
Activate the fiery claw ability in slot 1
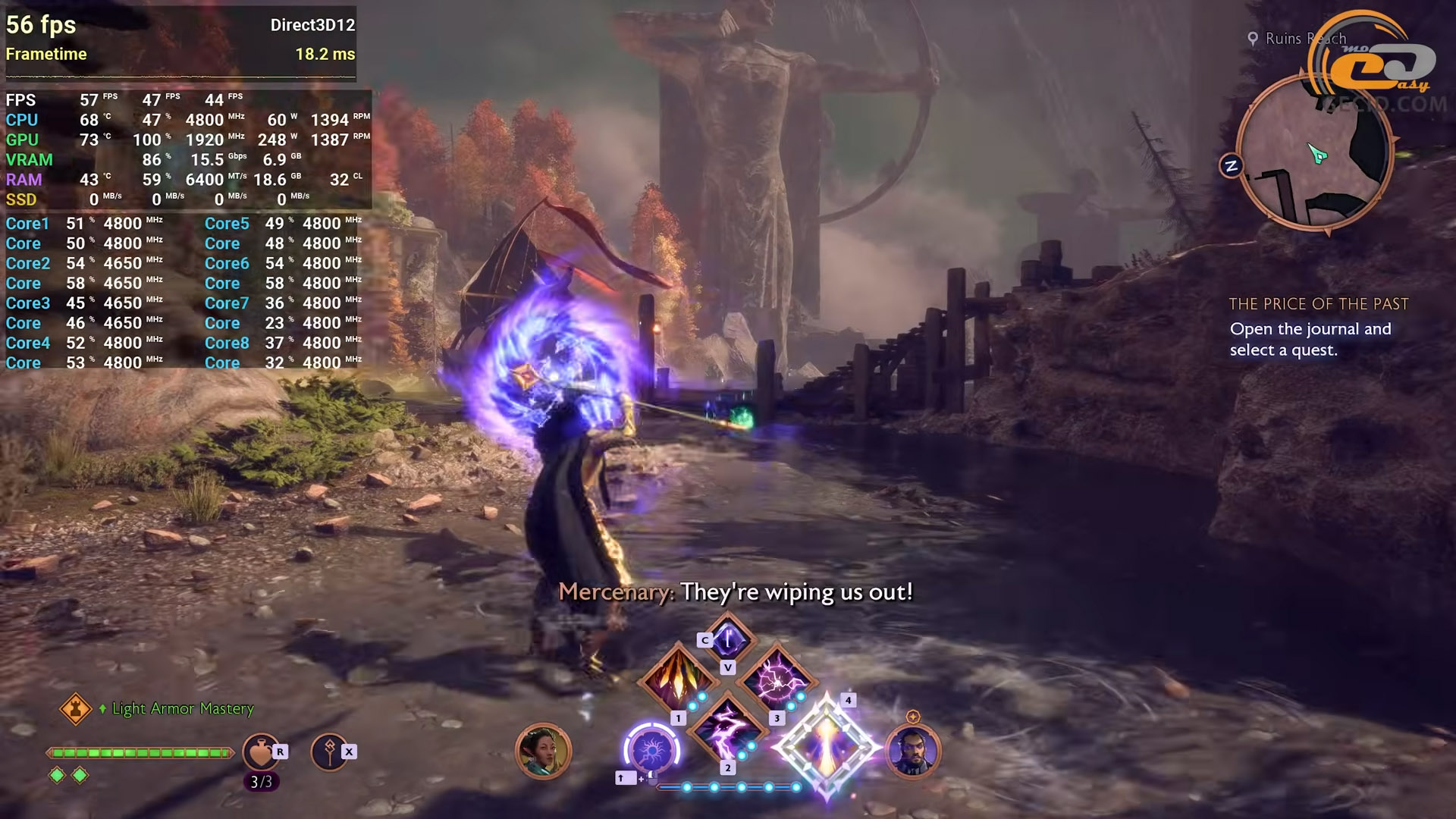677,680
